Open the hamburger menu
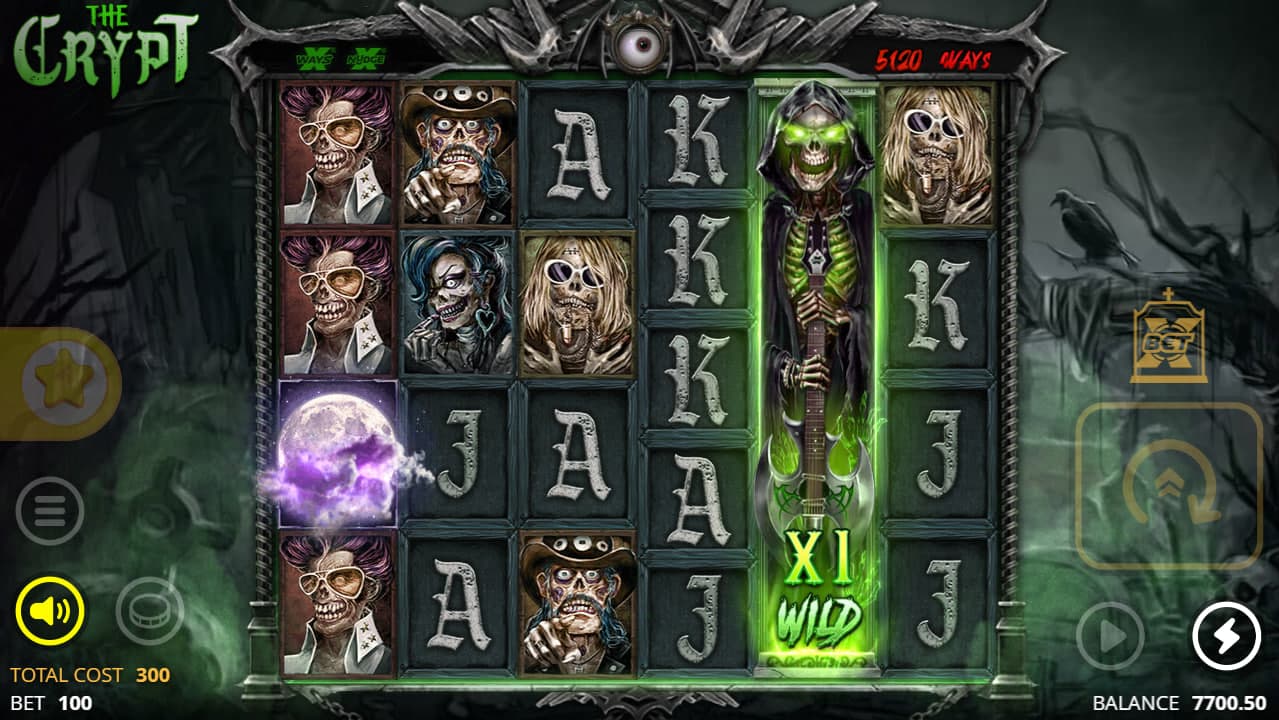This screenshot has height=720, width=1279. tap(50, 511)
